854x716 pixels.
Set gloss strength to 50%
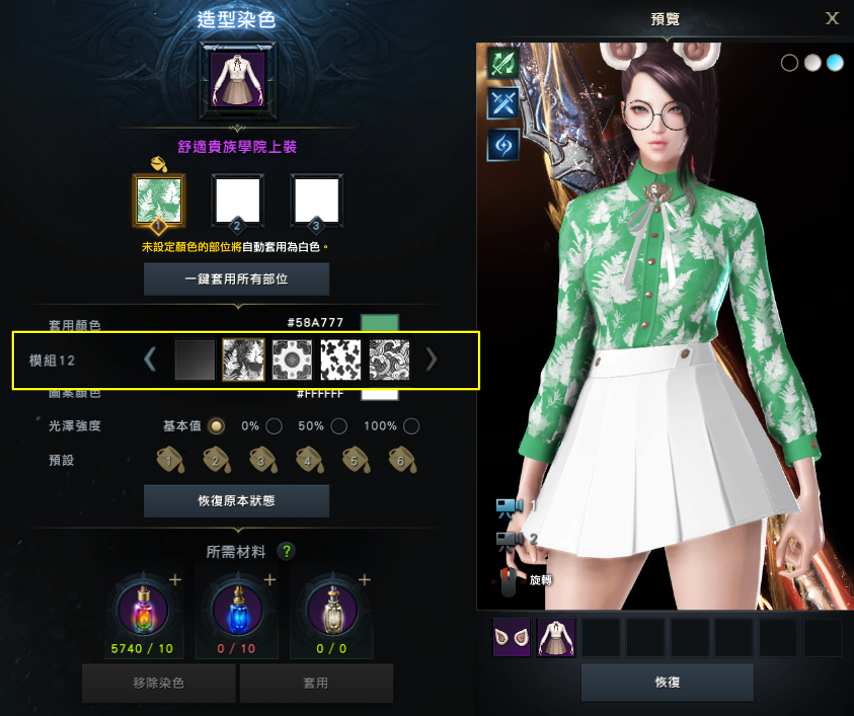[x=339, y=426]
